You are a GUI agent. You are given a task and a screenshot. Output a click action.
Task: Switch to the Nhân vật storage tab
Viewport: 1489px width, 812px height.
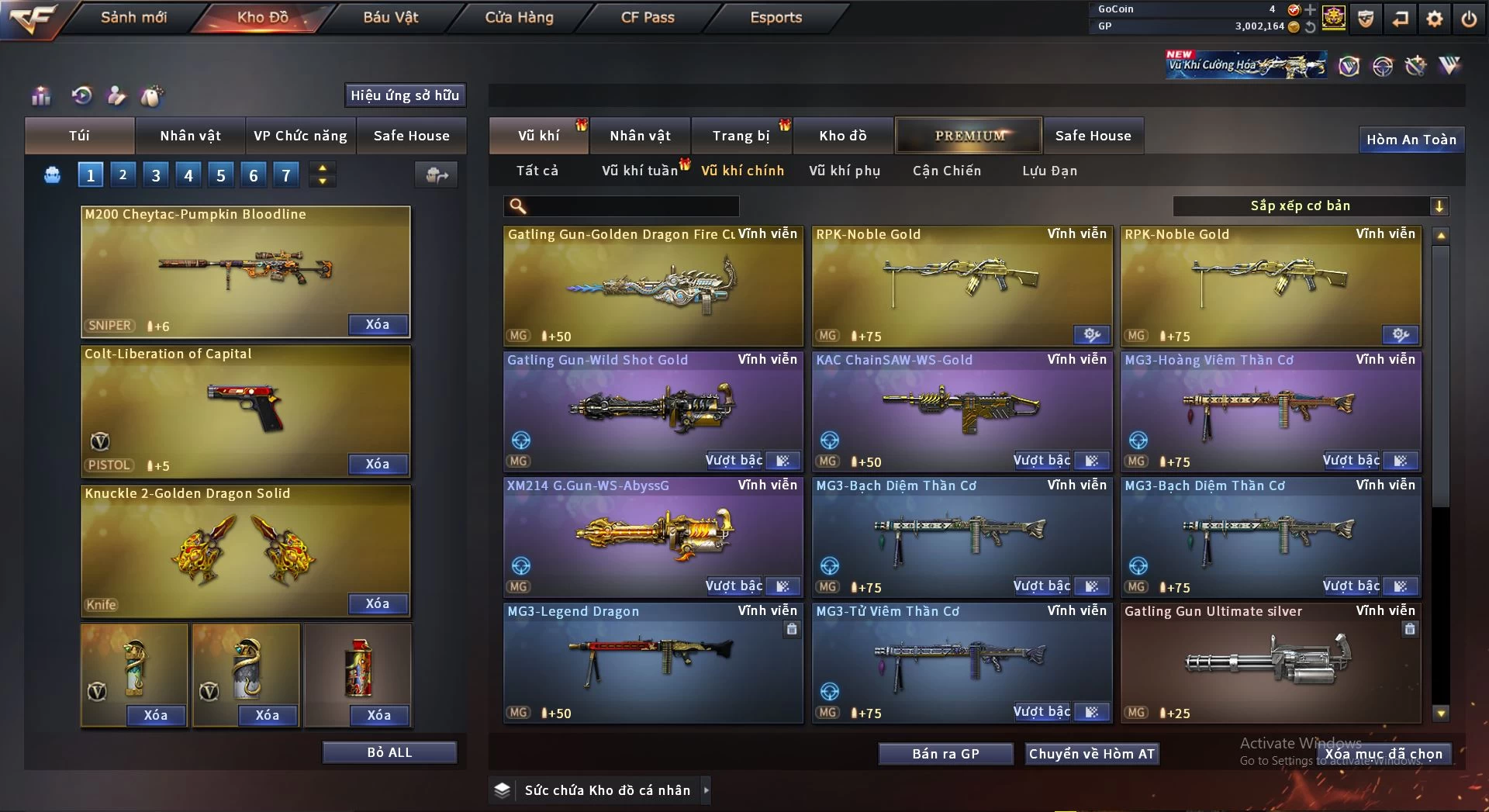tap(639, 136)
